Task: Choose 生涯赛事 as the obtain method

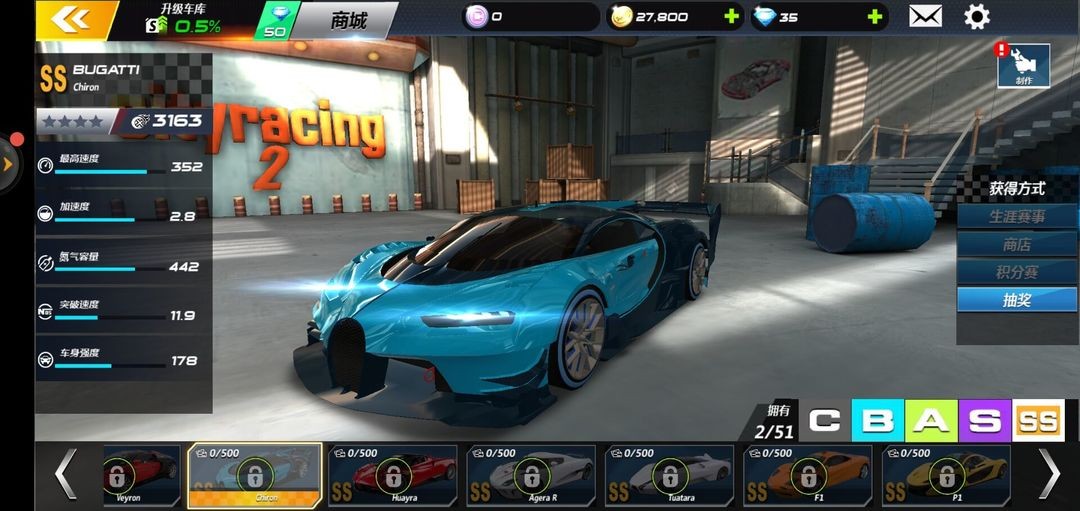Action: (x=1017, y=216)
